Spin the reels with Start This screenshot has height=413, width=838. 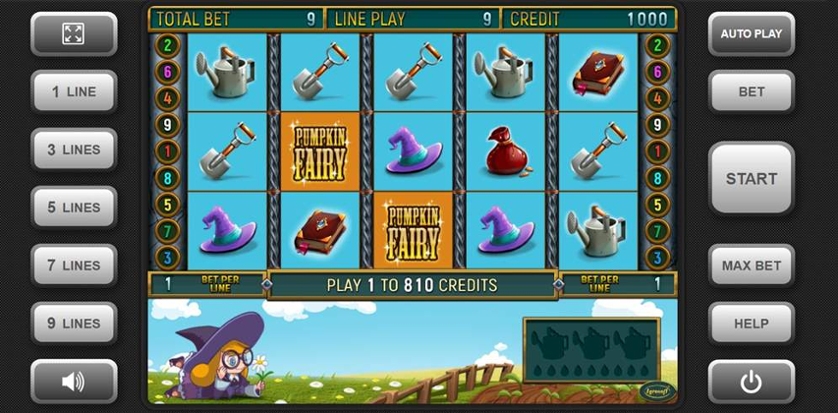pyautogui.click(x=751, y=178)
